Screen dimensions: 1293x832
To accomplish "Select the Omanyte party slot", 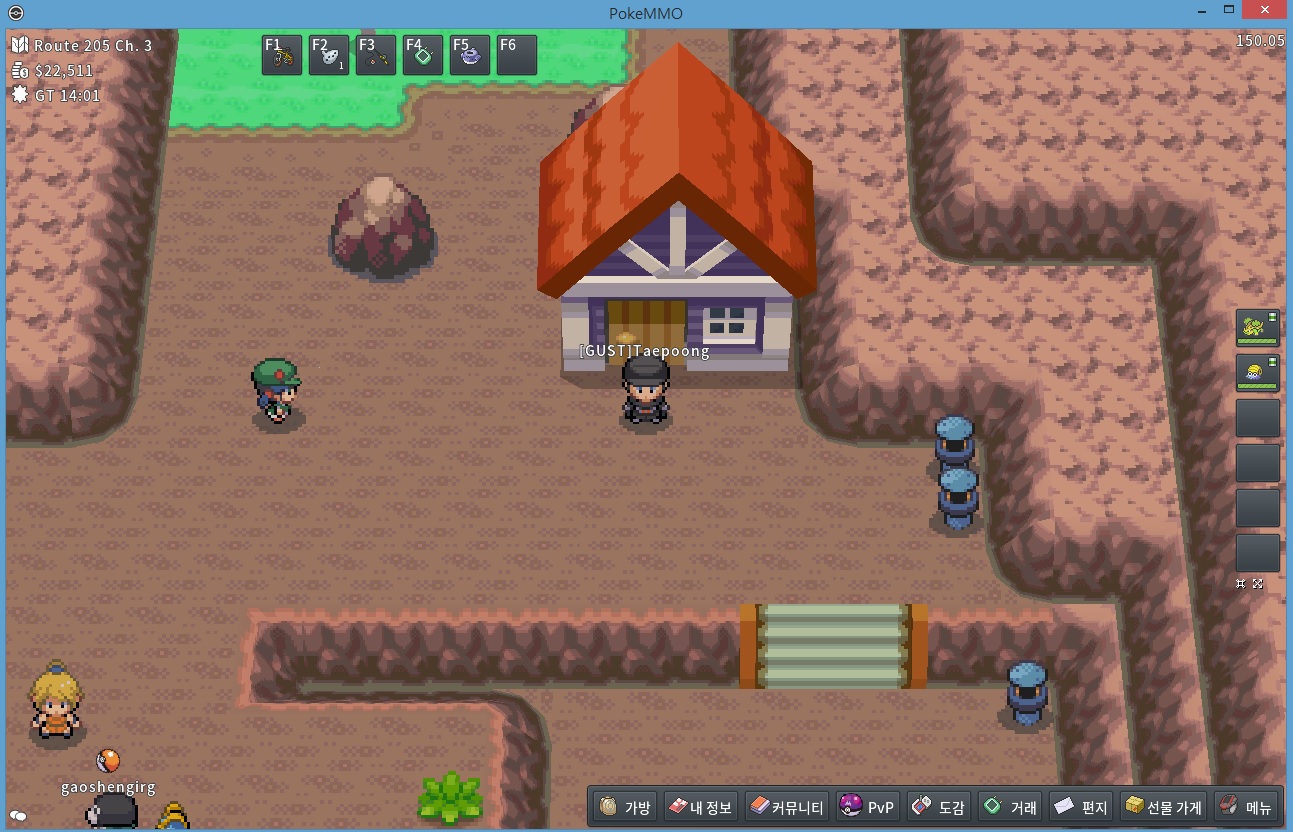I will click(1257, 373).
